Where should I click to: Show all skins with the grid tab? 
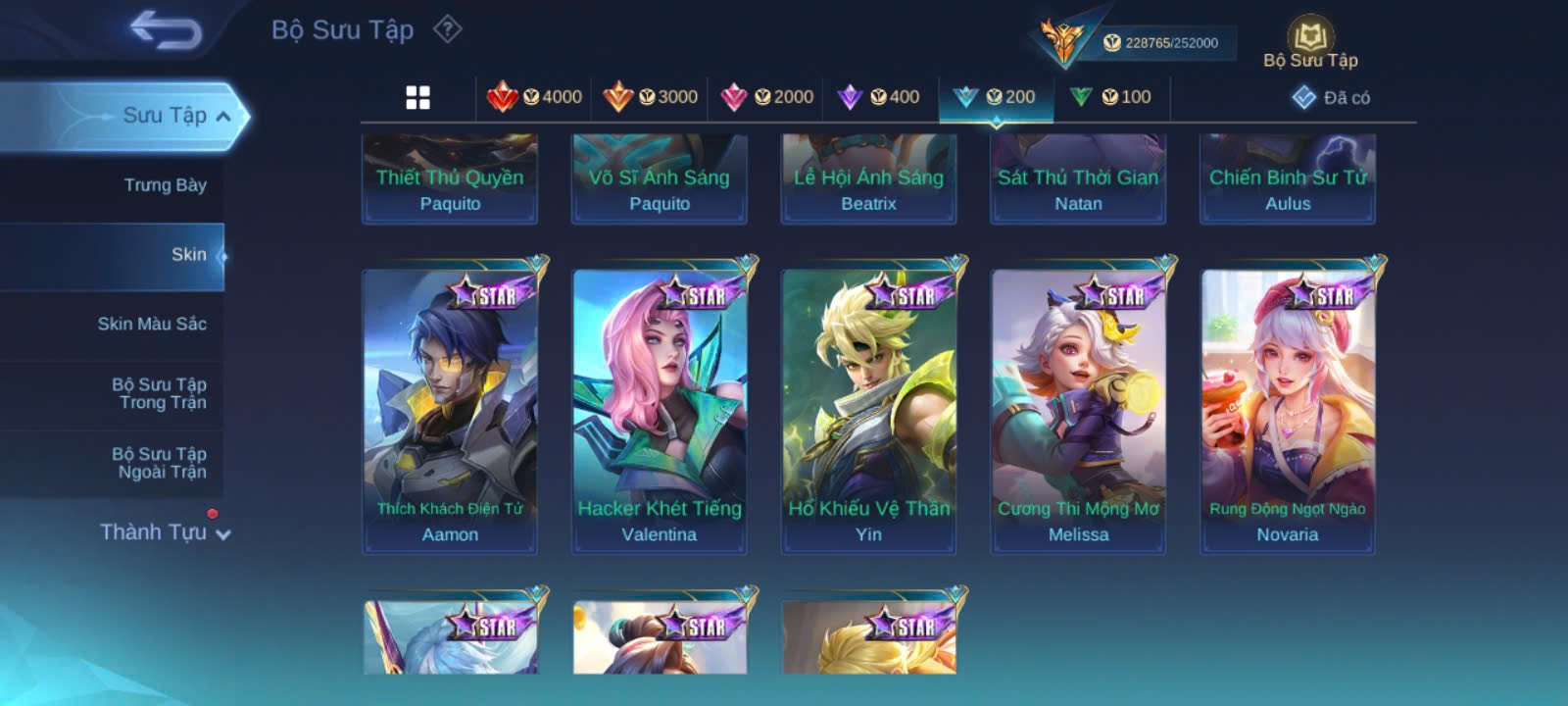pyautogui.click(x=418, y=97)
